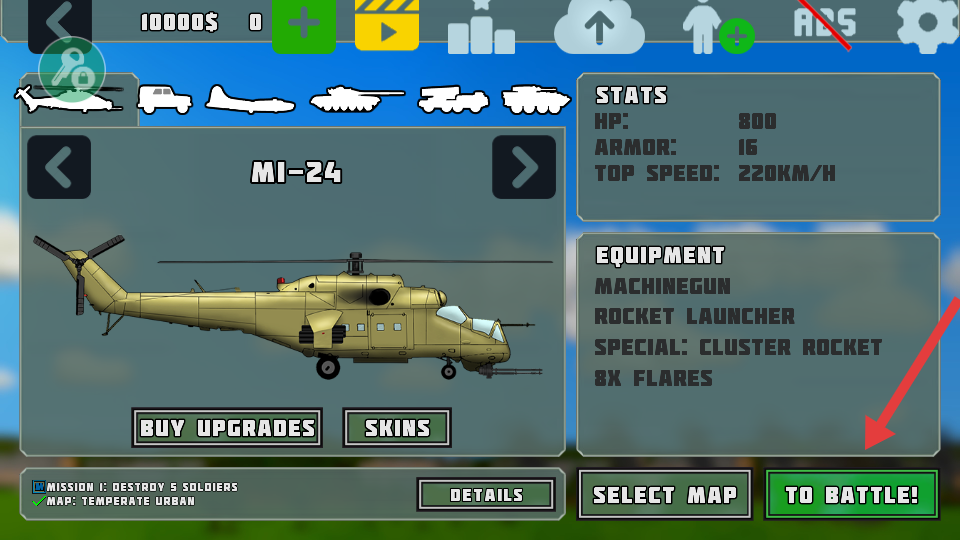Open the add friend icon

[x=714, y=26]
